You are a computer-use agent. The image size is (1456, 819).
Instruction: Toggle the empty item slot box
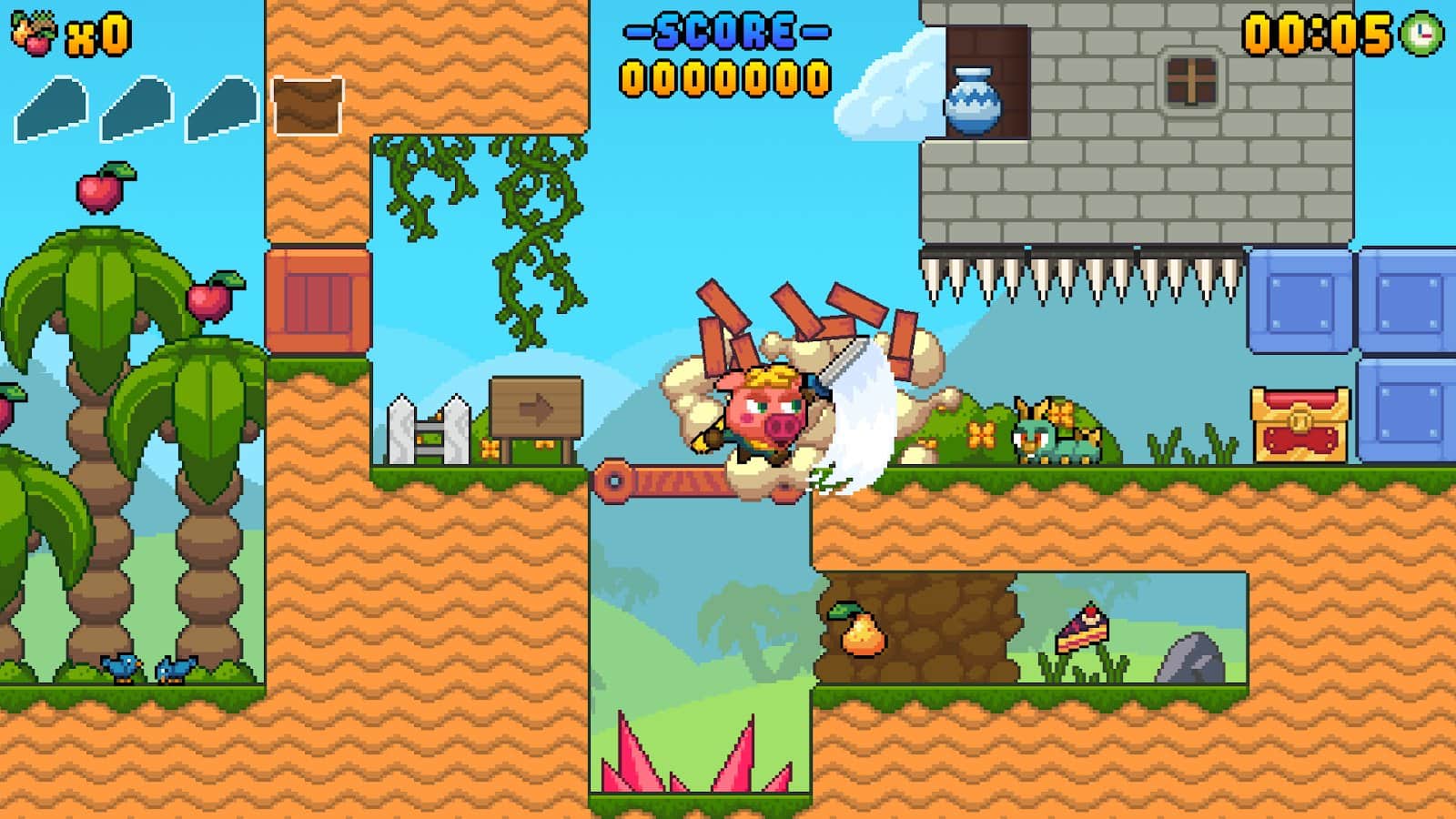[308, 105]
